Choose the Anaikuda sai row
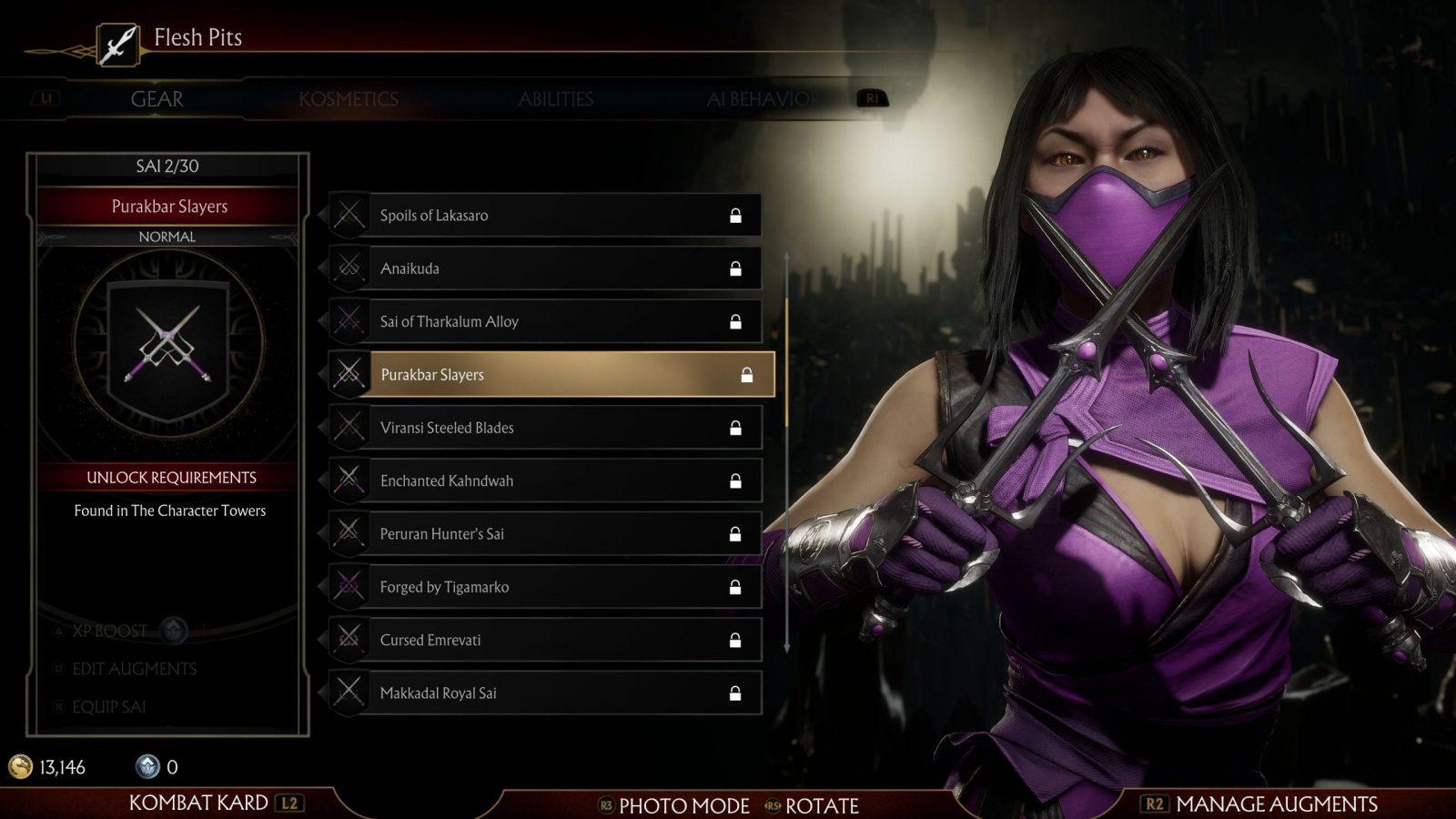The width and height of the screenshot is (1456, 819). click(546, 268)
